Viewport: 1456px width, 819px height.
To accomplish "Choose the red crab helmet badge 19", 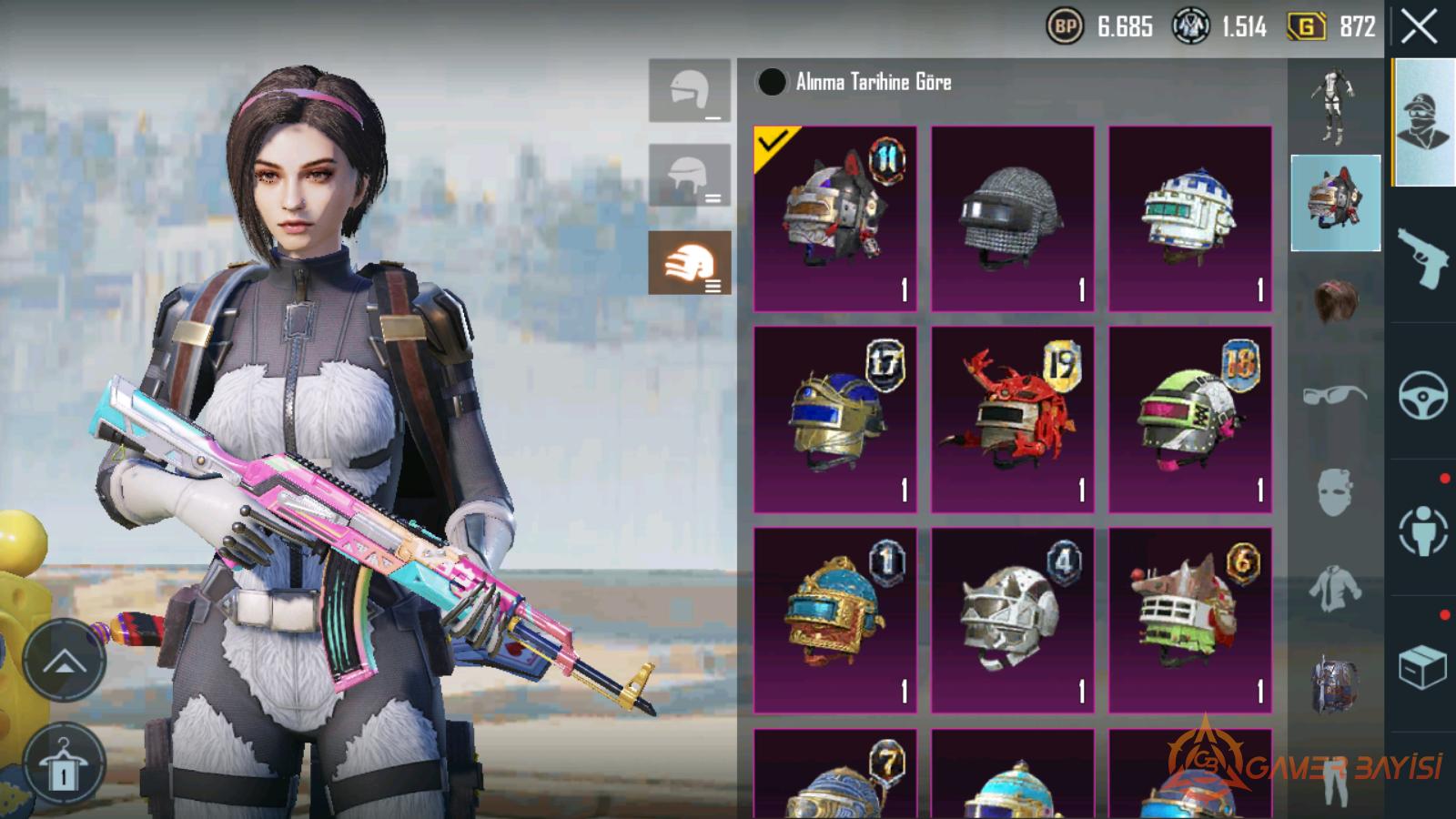I will pos(1012,420).
